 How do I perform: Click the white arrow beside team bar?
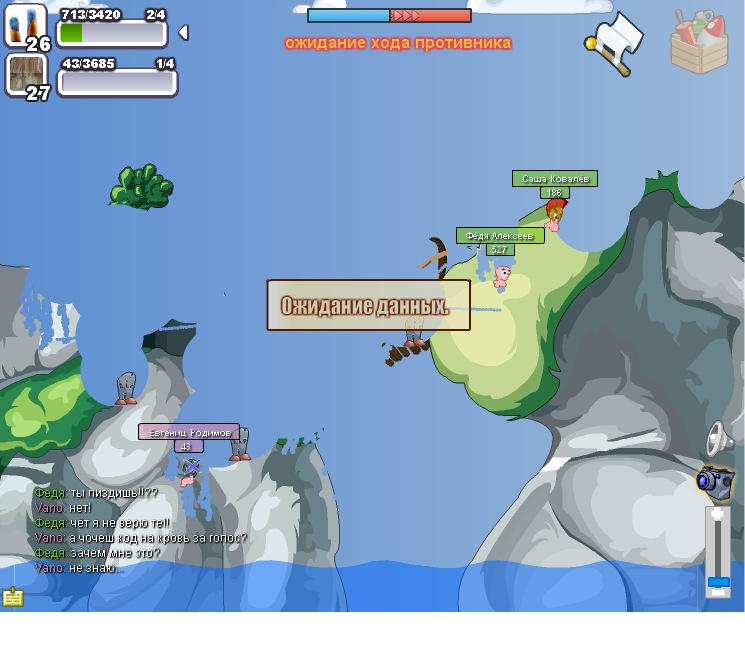coord(183,33)
